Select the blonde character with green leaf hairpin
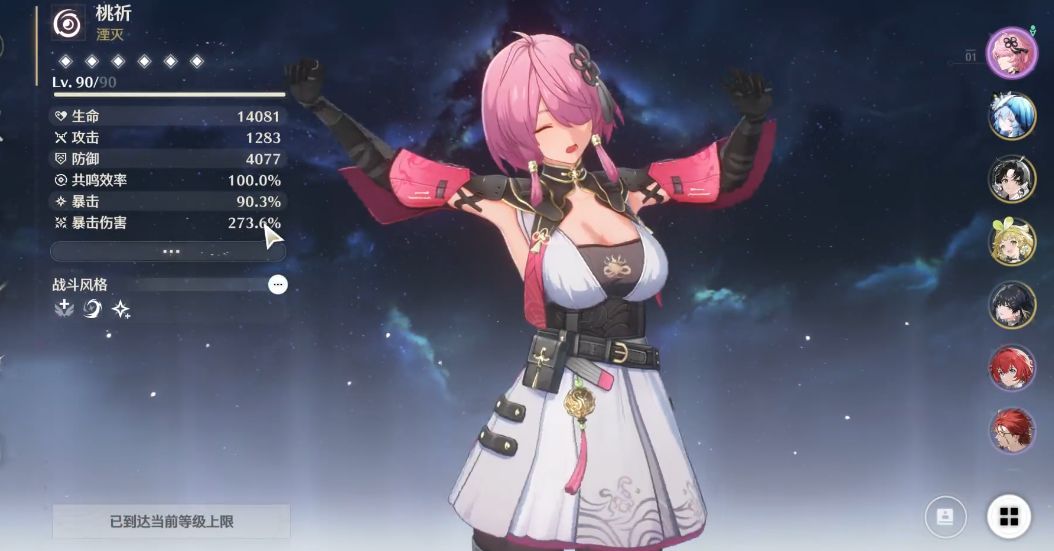 tap(1012, 242)
